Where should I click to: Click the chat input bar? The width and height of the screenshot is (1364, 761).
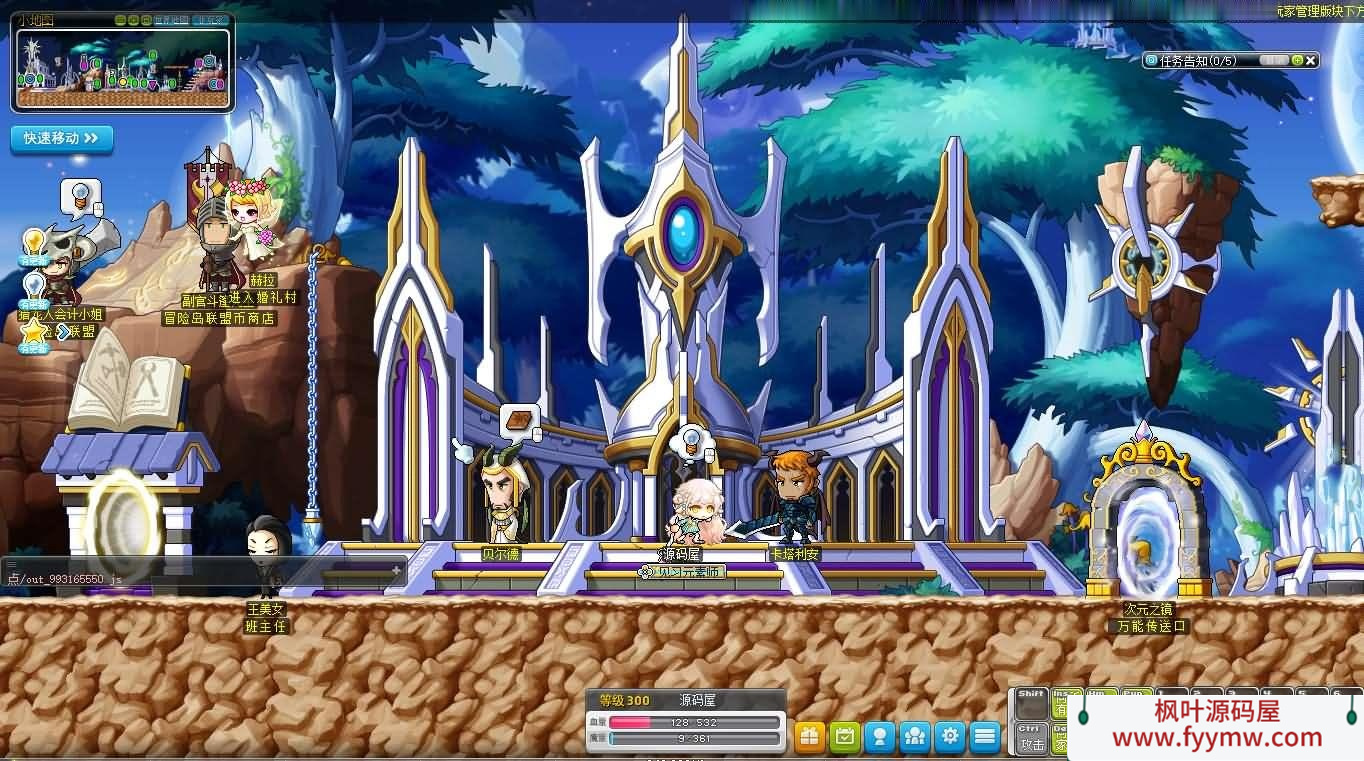pyautogui.click(x=200, y=579)
